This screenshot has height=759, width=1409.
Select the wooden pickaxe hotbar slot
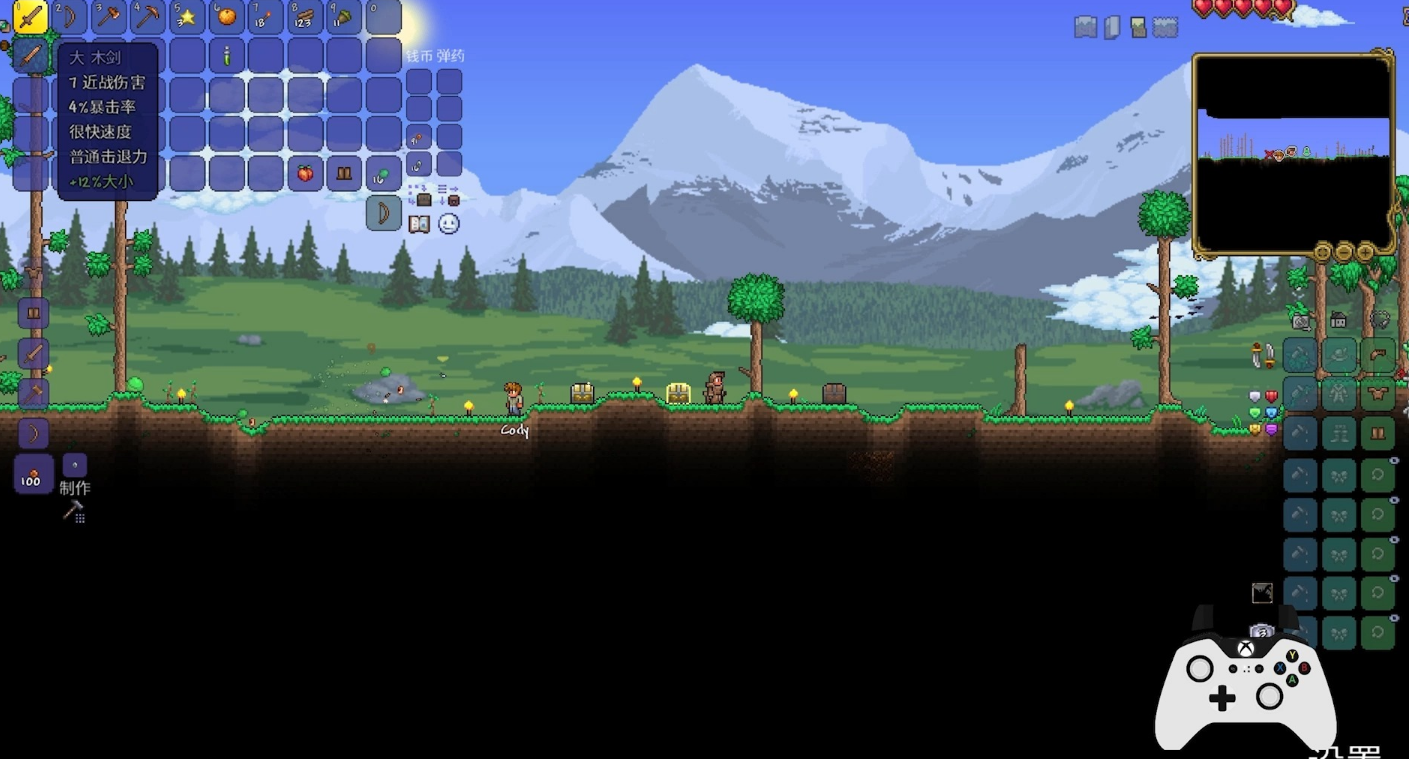(x=148, y=16)
